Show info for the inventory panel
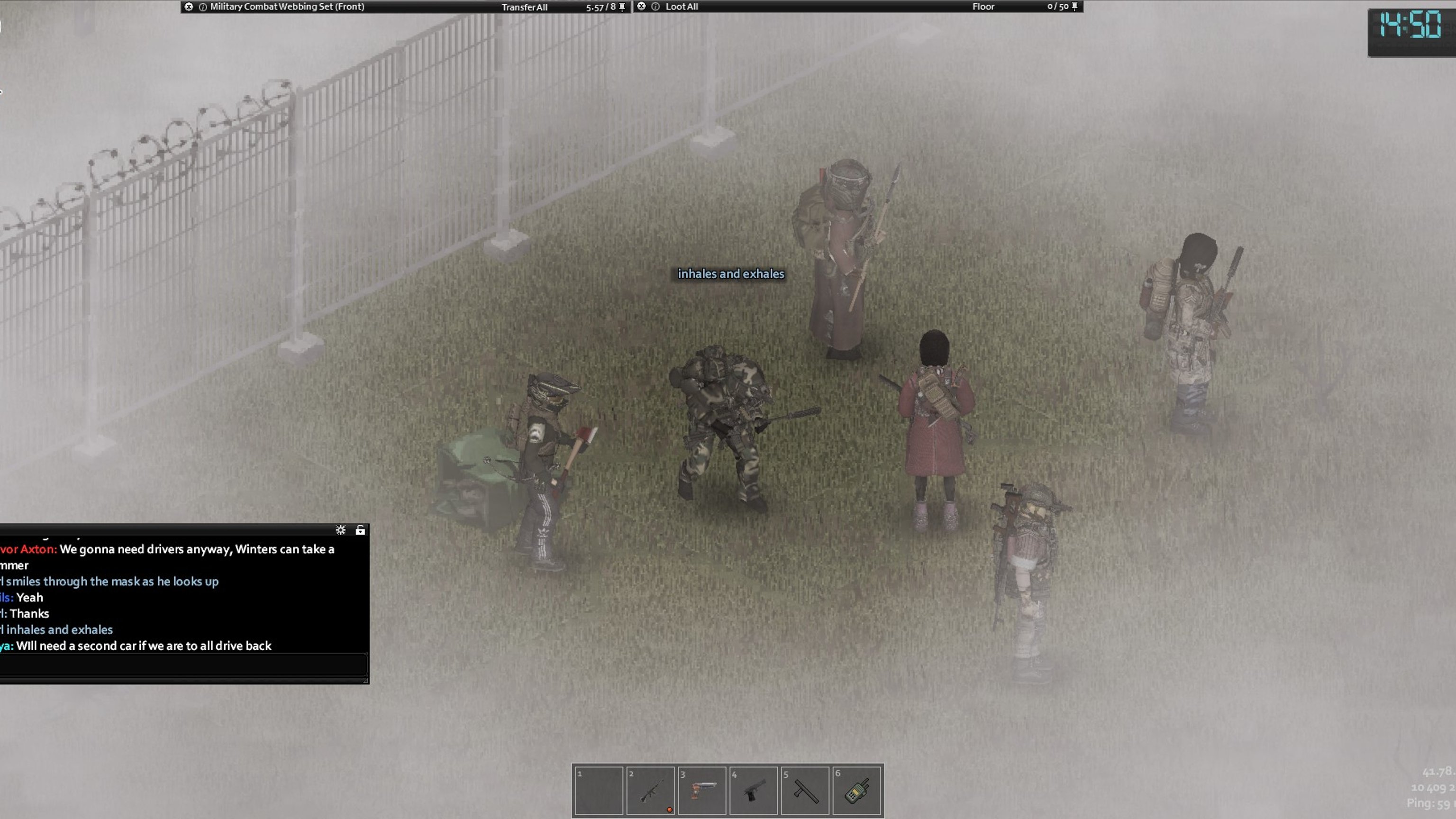The image size is (1456, 819). 203,7
